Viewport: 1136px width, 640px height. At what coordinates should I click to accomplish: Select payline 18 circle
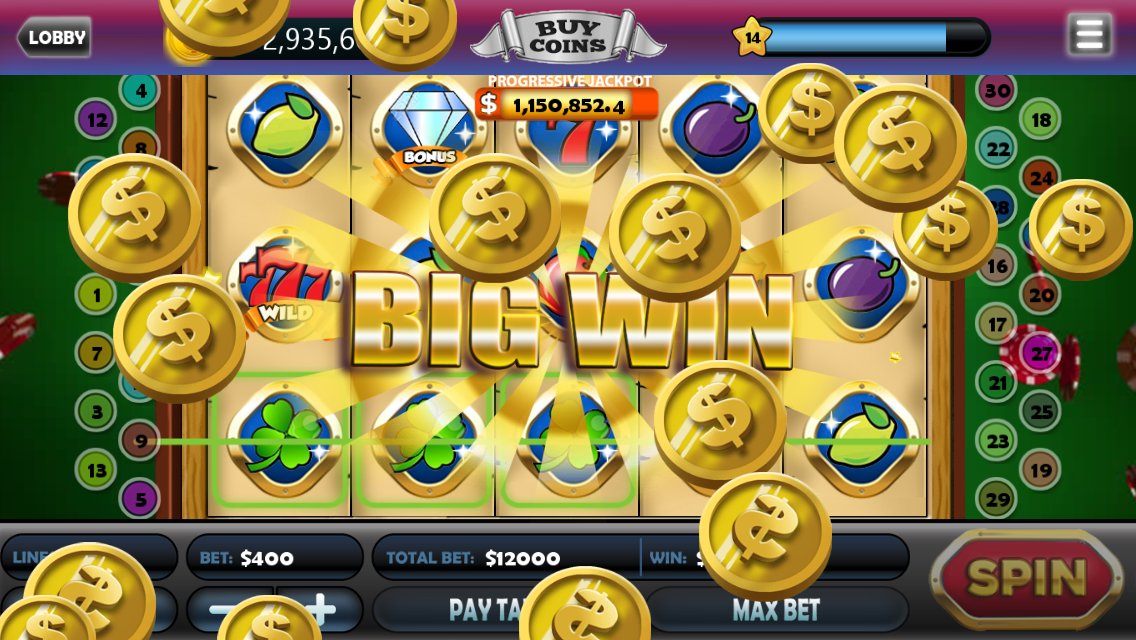coord(1041,121)
